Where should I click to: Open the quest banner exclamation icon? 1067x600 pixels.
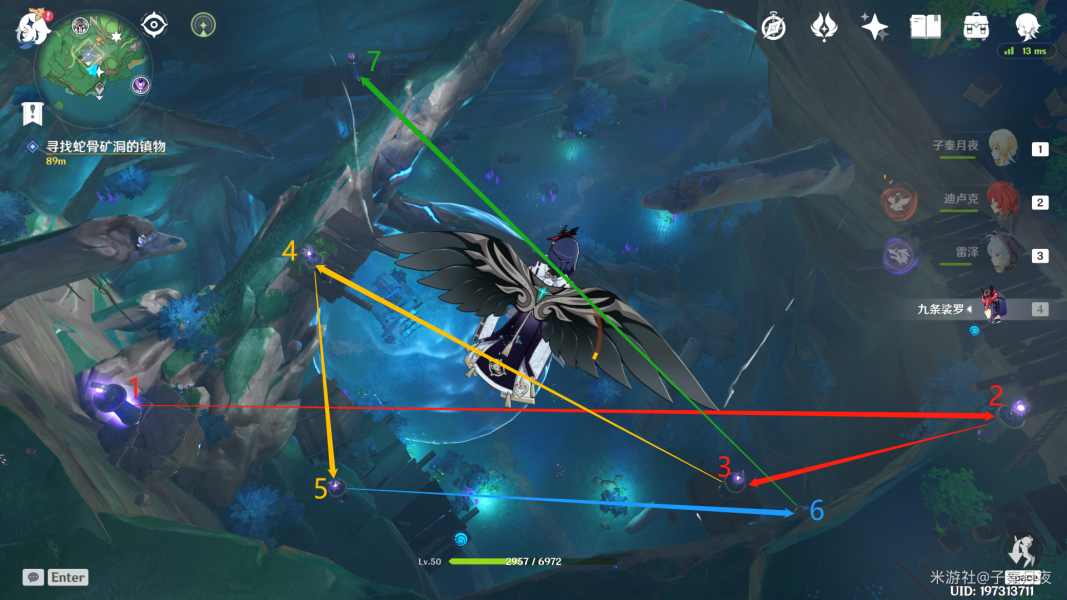click(x=33, y=113)
